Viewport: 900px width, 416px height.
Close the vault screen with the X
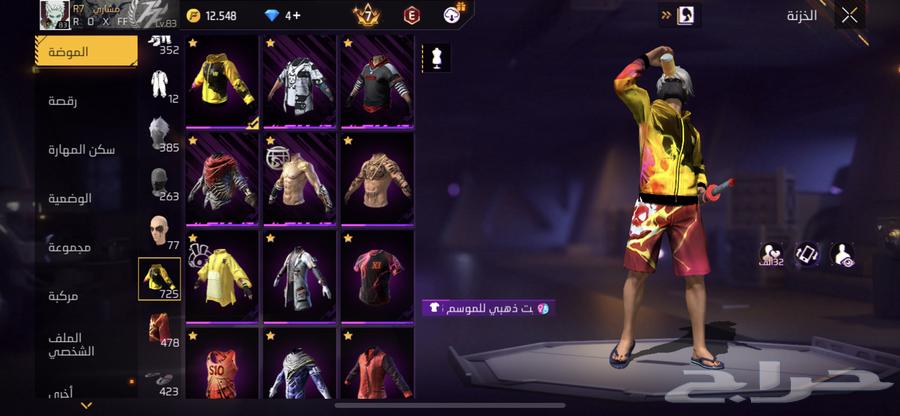click(x=849, y=15)
